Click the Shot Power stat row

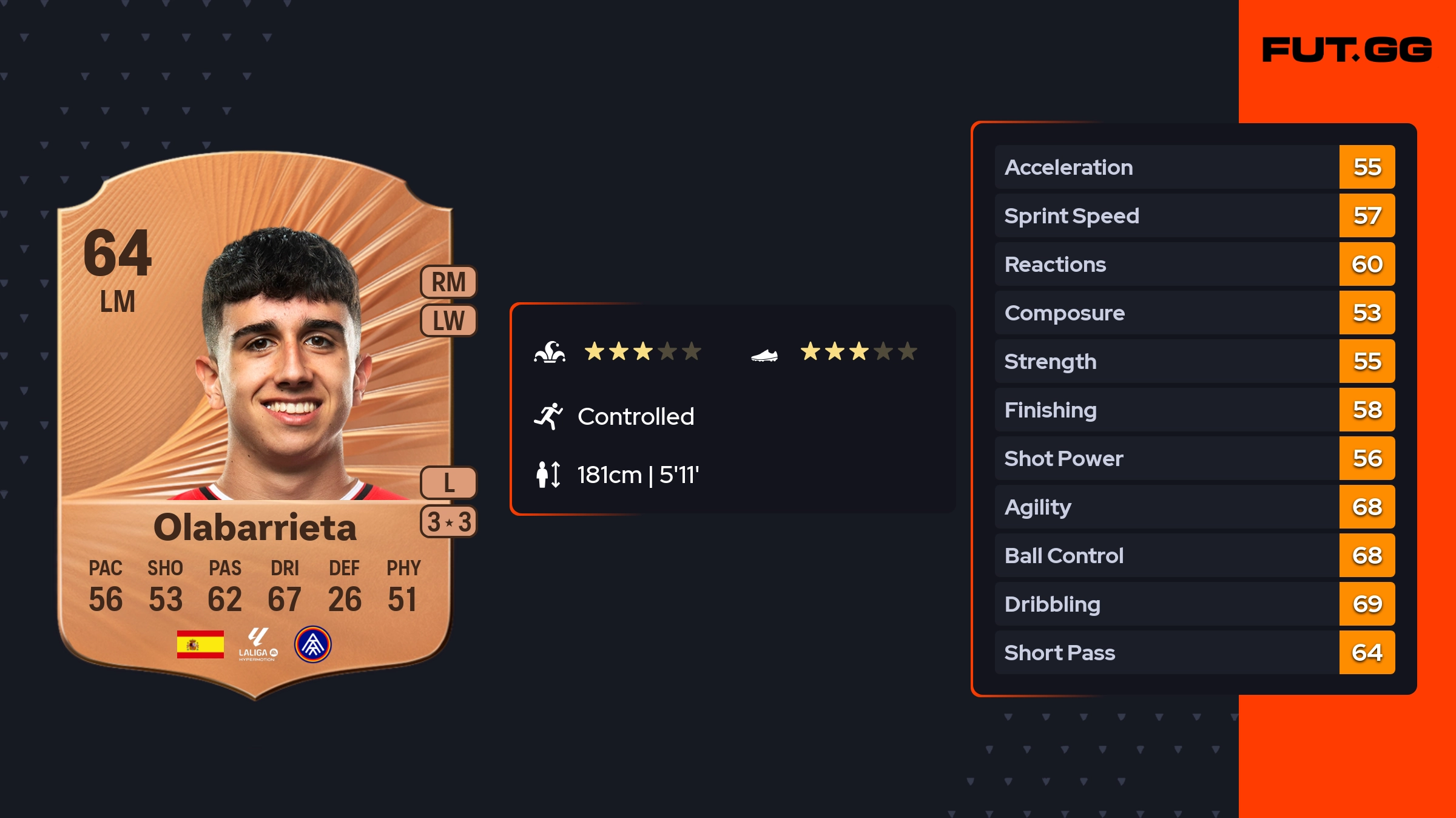point(1194,458)
